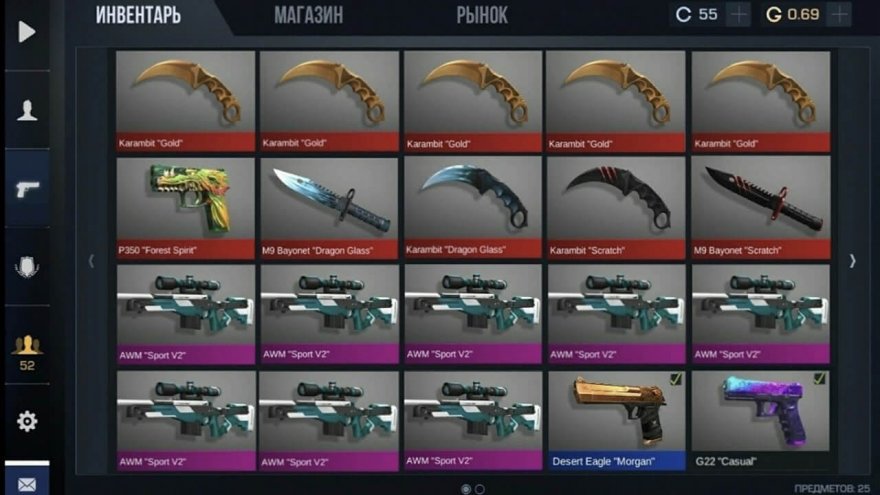The width and height of the screenshot is (880, 495).
Task: Add gold with the plus button
Action: click(x=838, y=15)
